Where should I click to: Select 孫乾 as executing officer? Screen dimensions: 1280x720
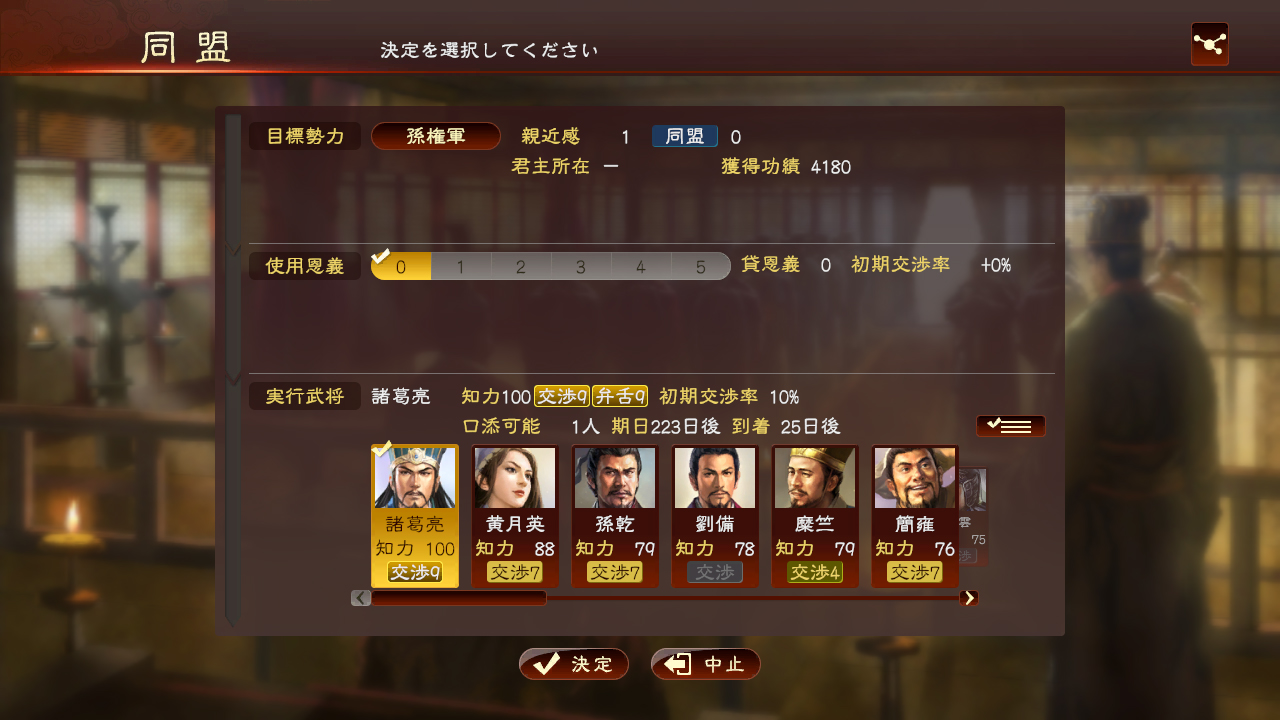(615, 477)
